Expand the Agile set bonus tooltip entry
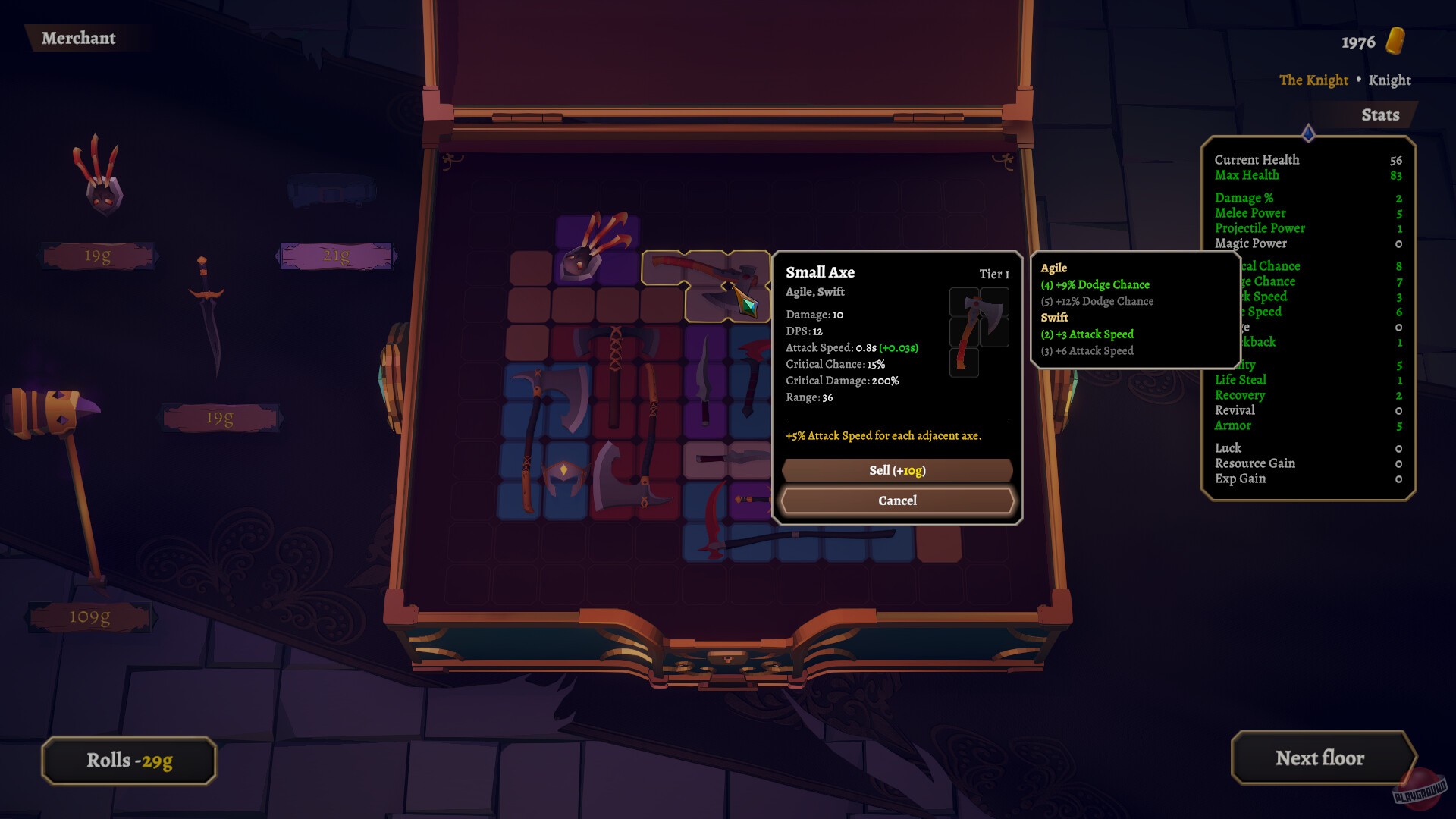 [1054, 268]
